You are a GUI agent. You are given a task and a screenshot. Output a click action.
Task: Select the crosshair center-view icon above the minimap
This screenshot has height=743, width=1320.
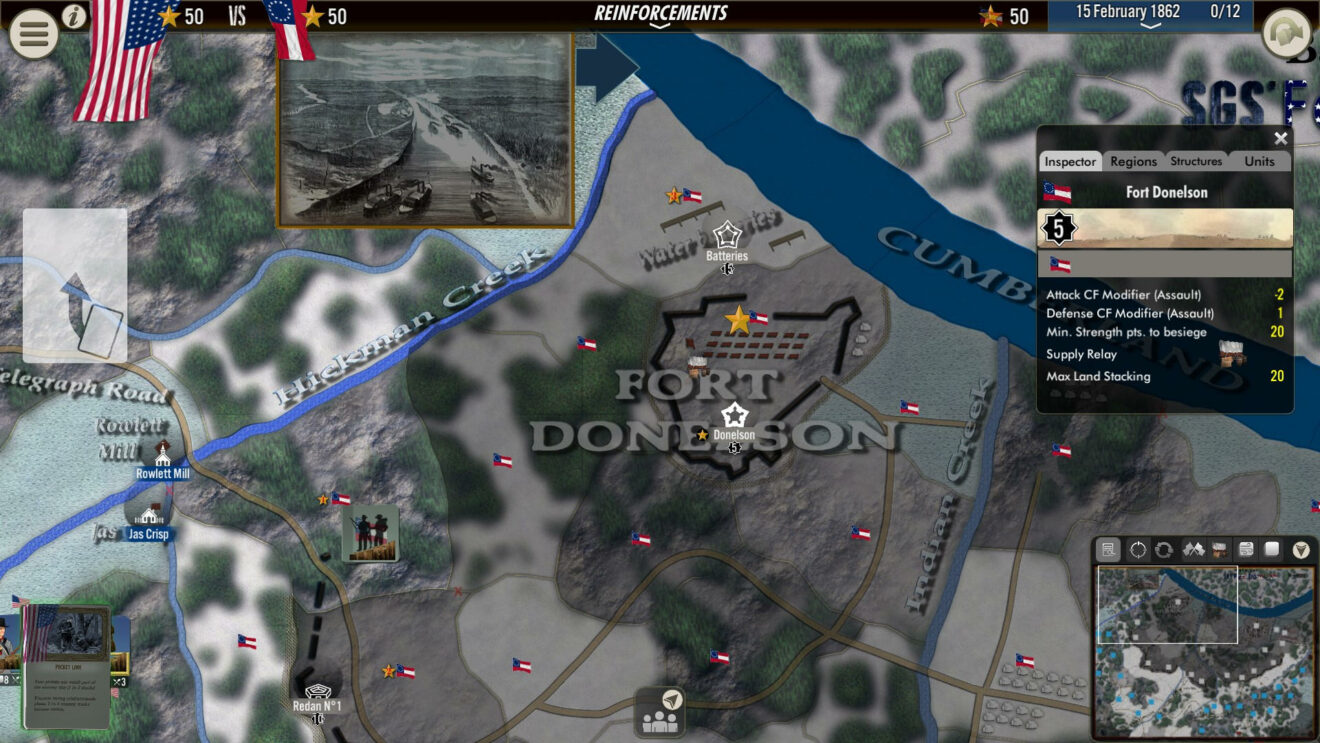point(1136,551)
